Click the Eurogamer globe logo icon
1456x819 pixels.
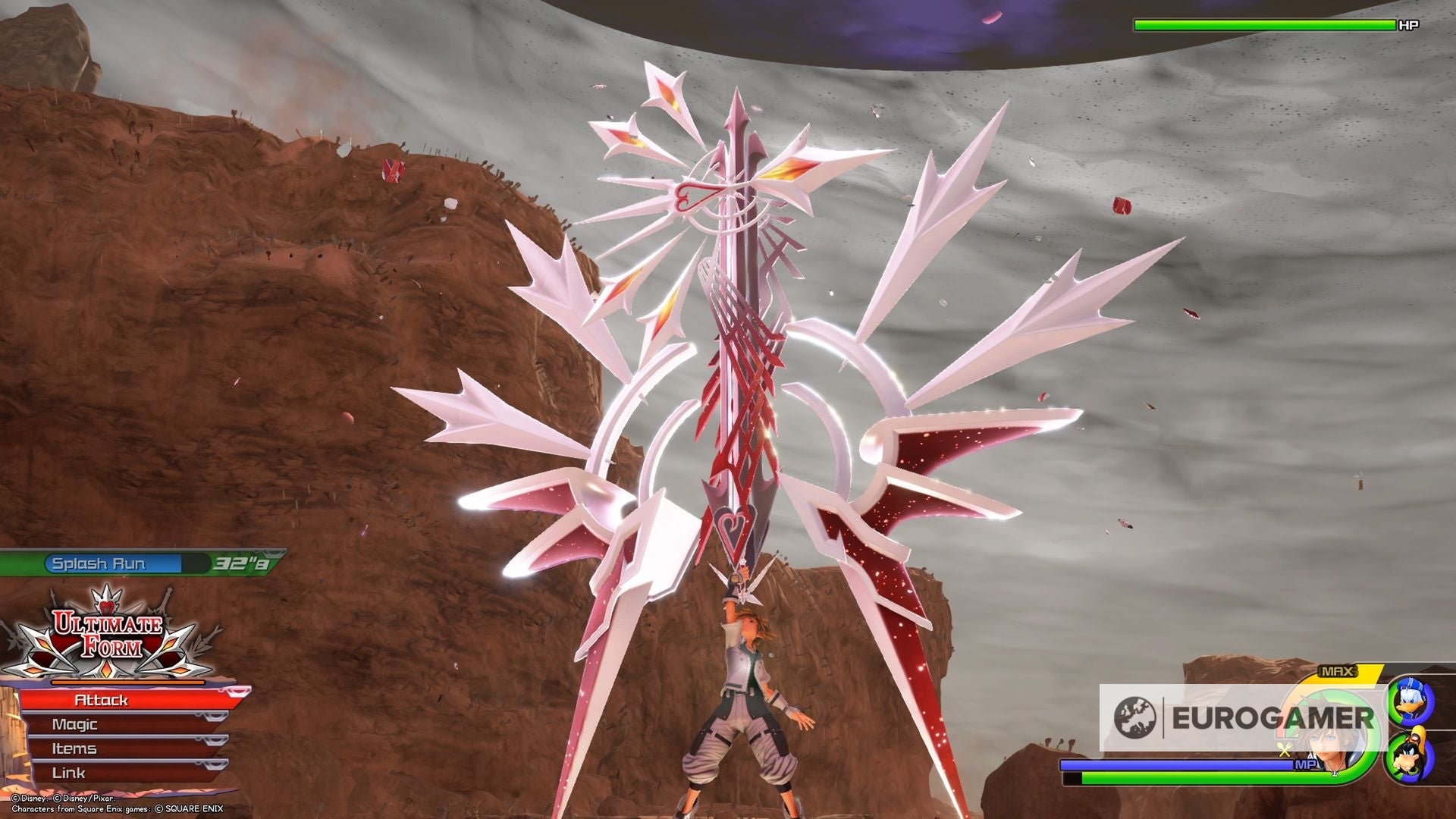[x=1136, y=717]
